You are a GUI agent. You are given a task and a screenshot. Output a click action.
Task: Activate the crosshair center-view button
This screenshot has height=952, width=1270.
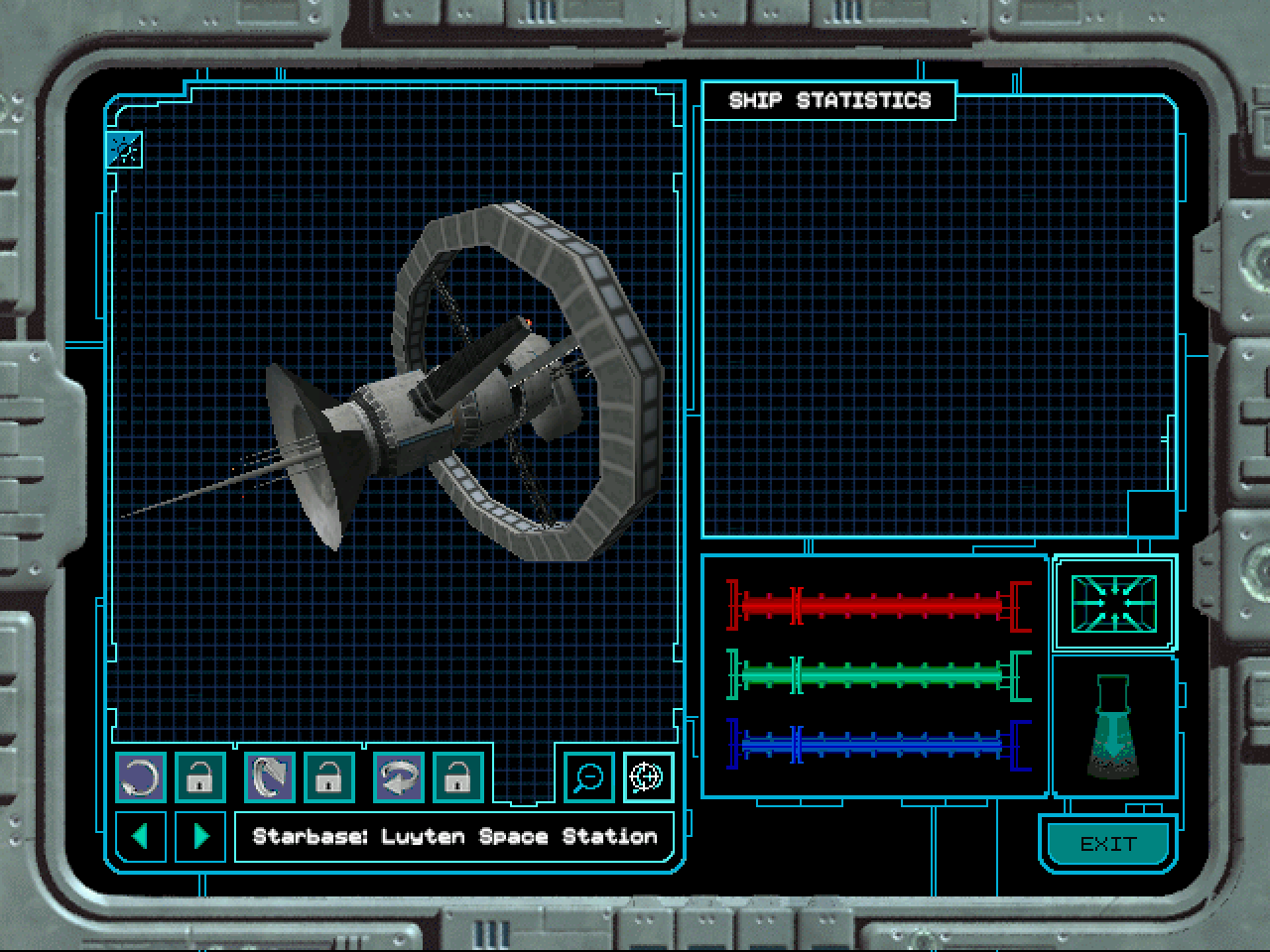tap(648, 776)
